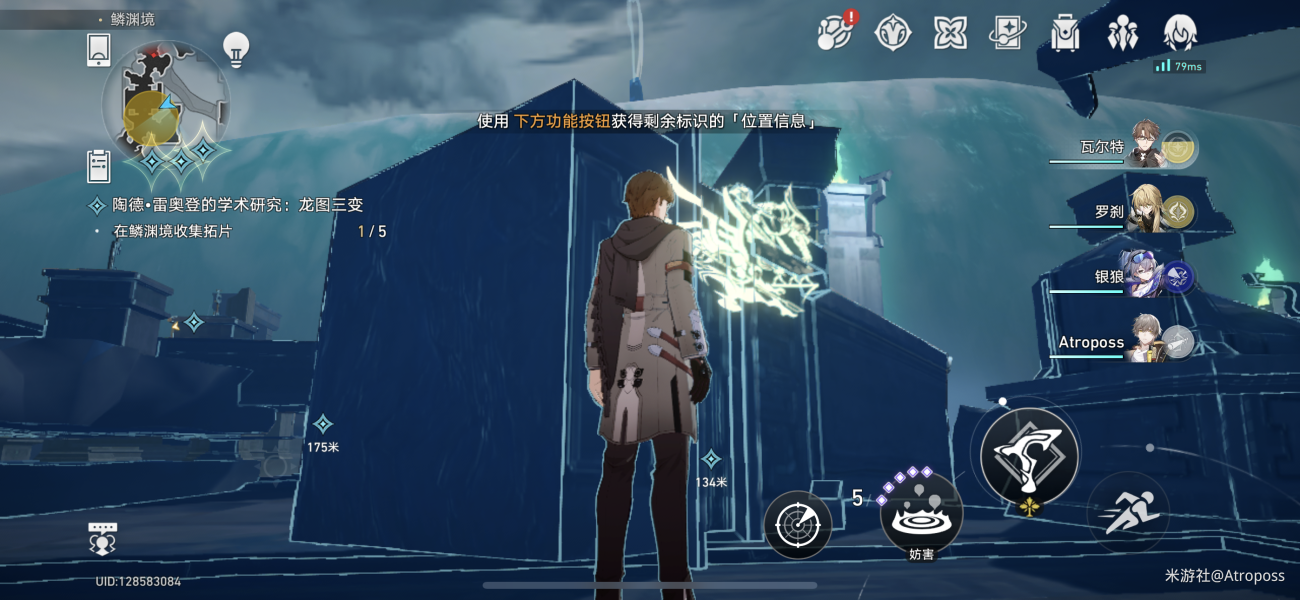The image size is (1300, 600).
Task: Tap the light bulb hint icon
Action: pos(236,50)
